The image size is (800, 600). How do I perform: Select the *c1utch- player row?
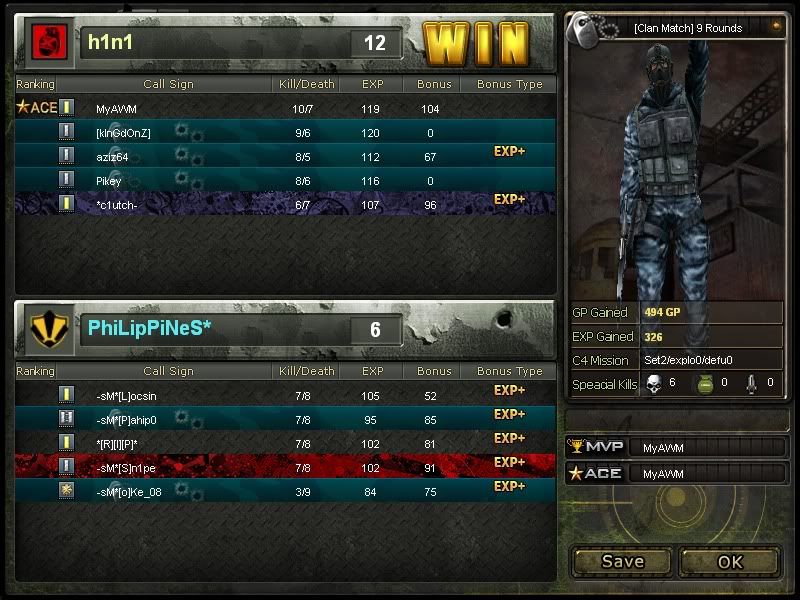pyautogui.click(x=285, y=204)
